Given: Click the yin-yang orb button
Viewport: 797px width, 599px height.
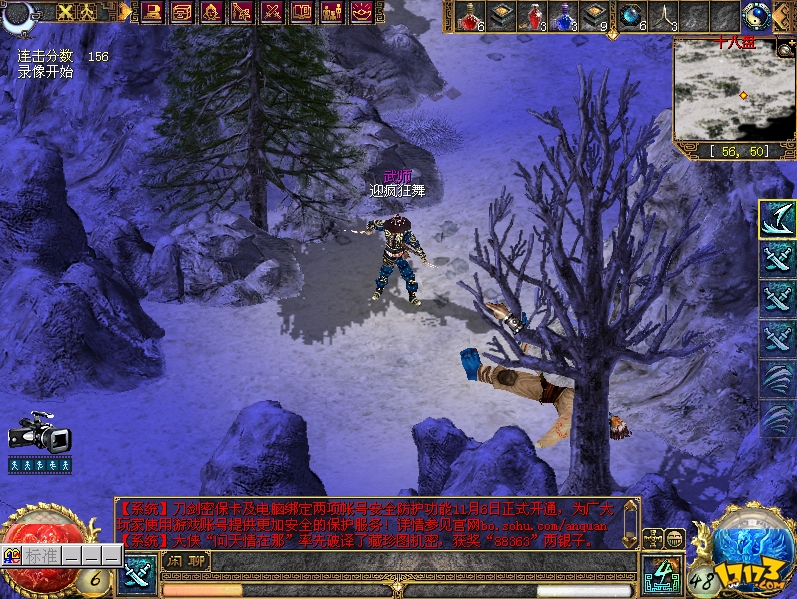Looking at the screenshot, I should point(755,15).
